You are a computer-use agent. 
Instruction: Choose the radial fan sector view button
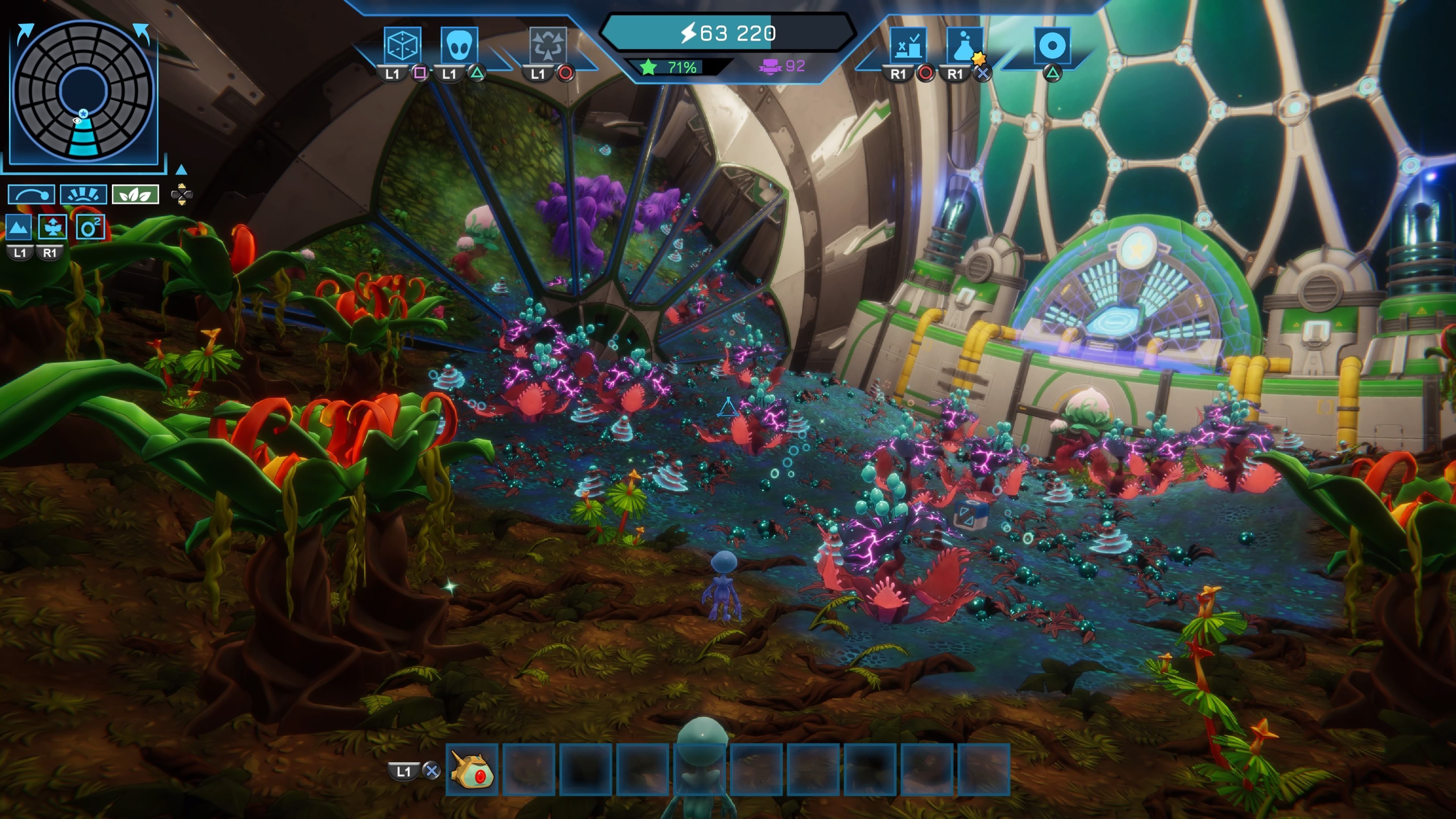pos(83,195)
